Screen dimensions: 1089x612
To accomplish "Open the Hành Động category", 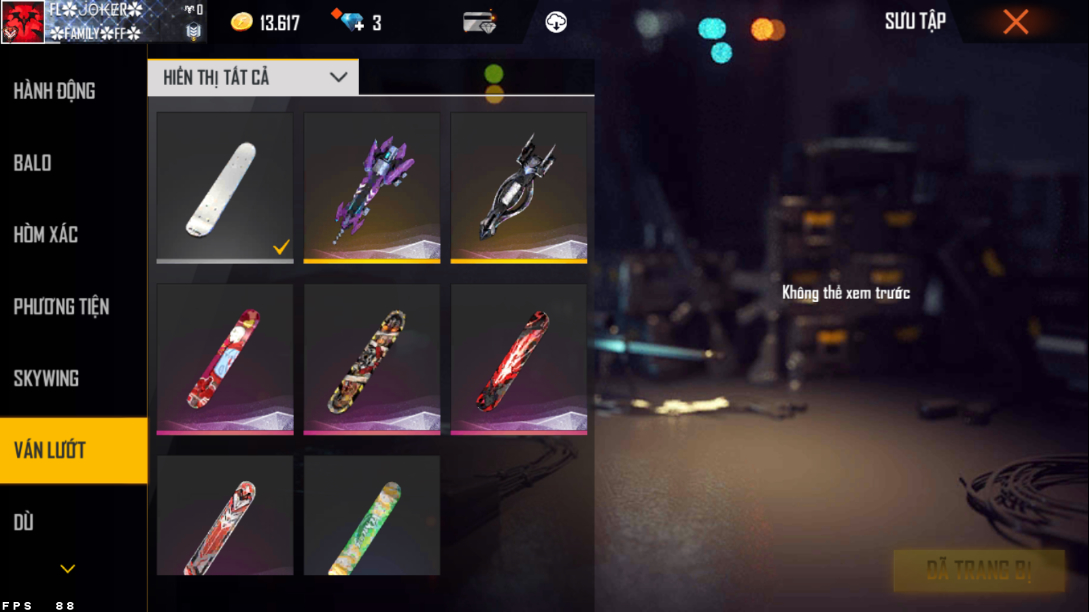I will point(55,91).
